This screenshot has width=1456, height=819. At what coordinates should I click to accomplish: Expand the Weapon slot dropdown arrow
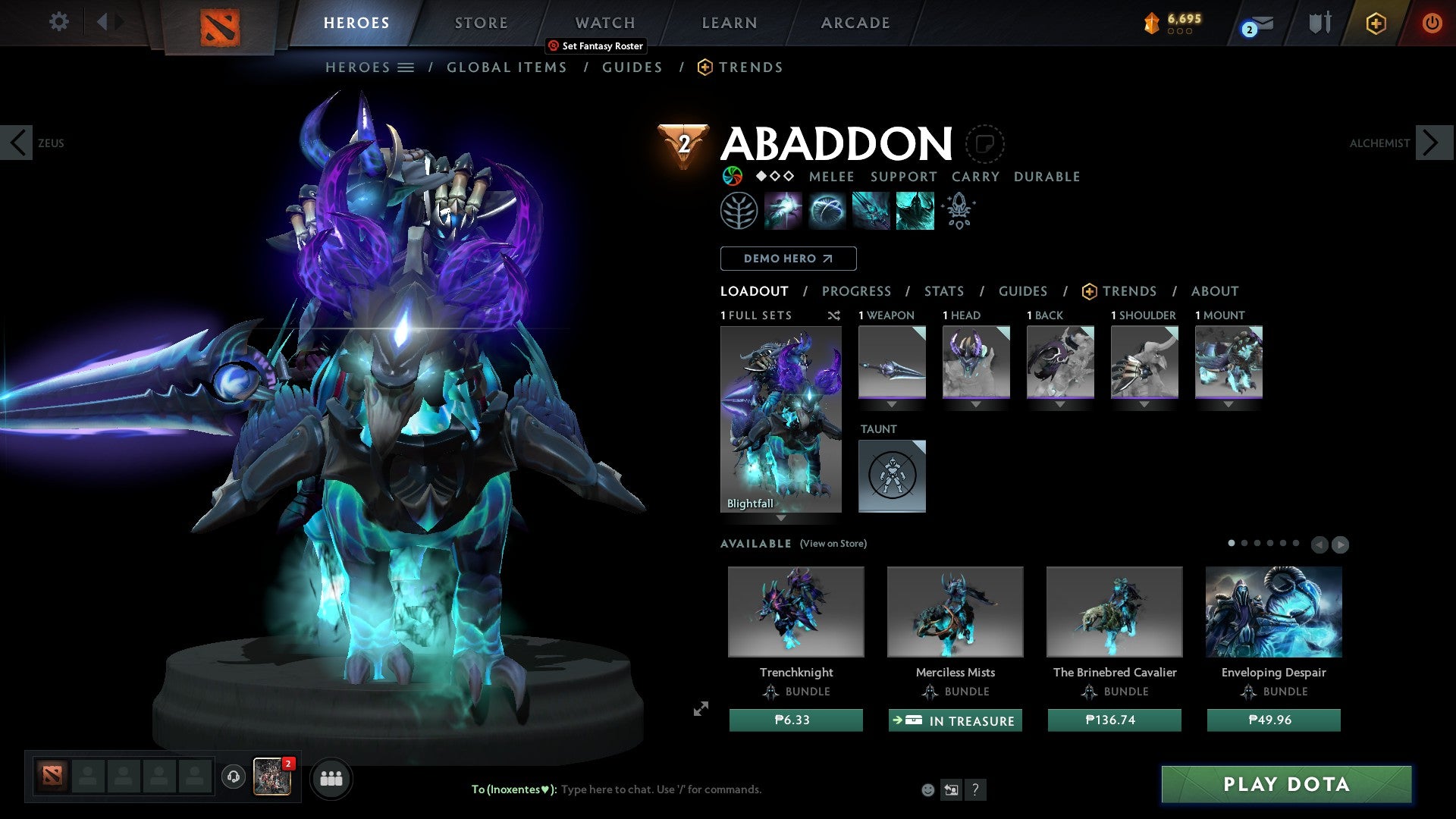pos(892,404)
